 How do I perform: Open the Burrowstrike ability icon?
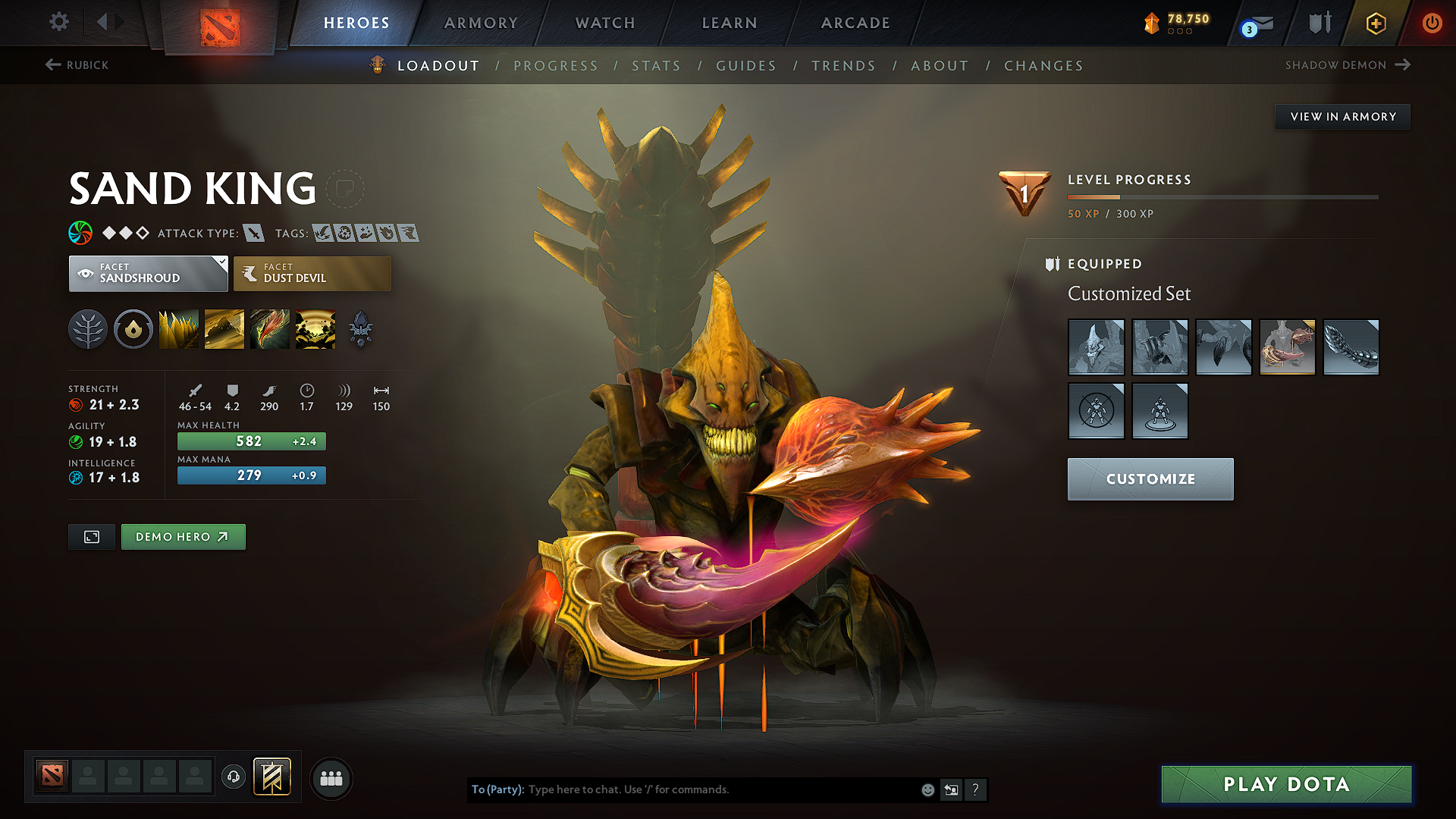point(178,328)
